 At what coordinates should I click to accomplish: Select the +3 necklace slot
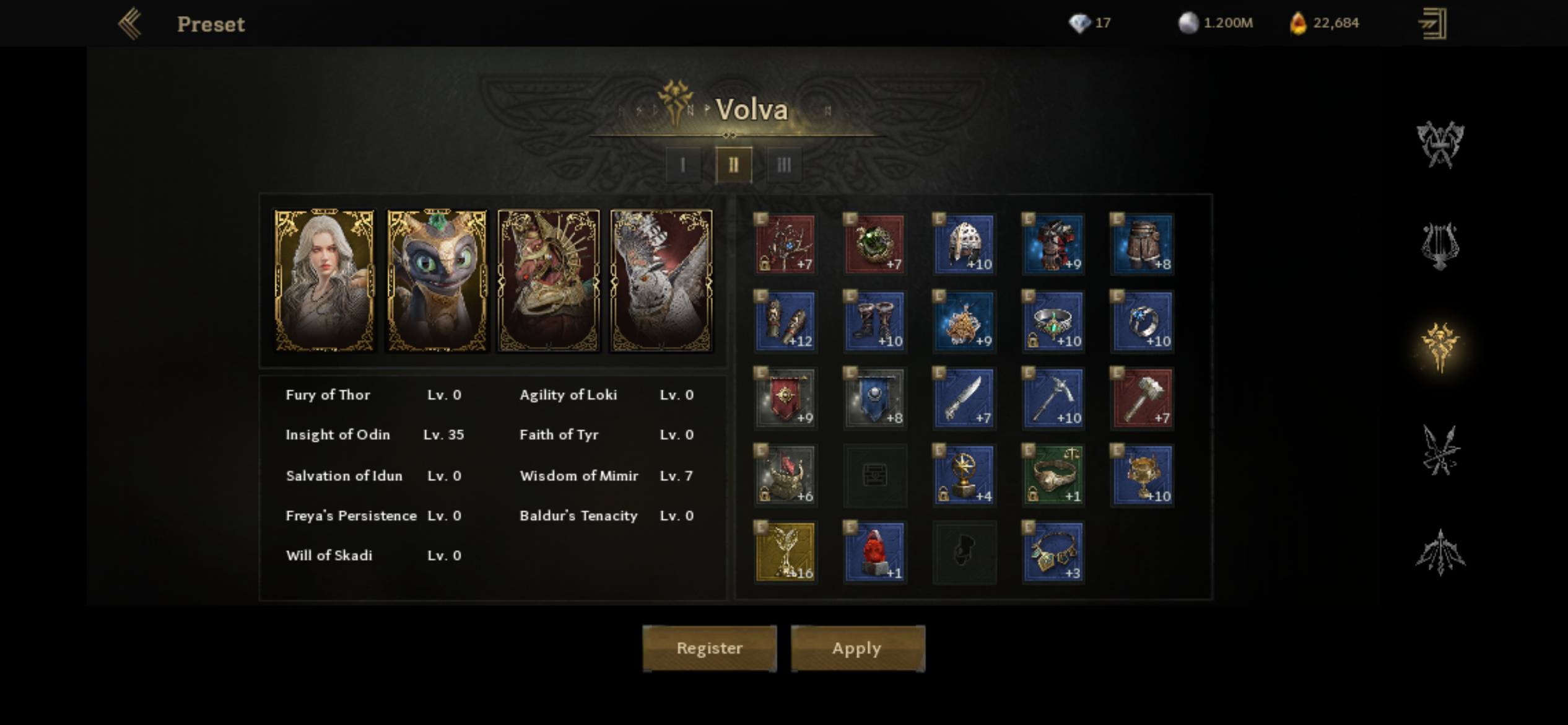point(1053,551)
